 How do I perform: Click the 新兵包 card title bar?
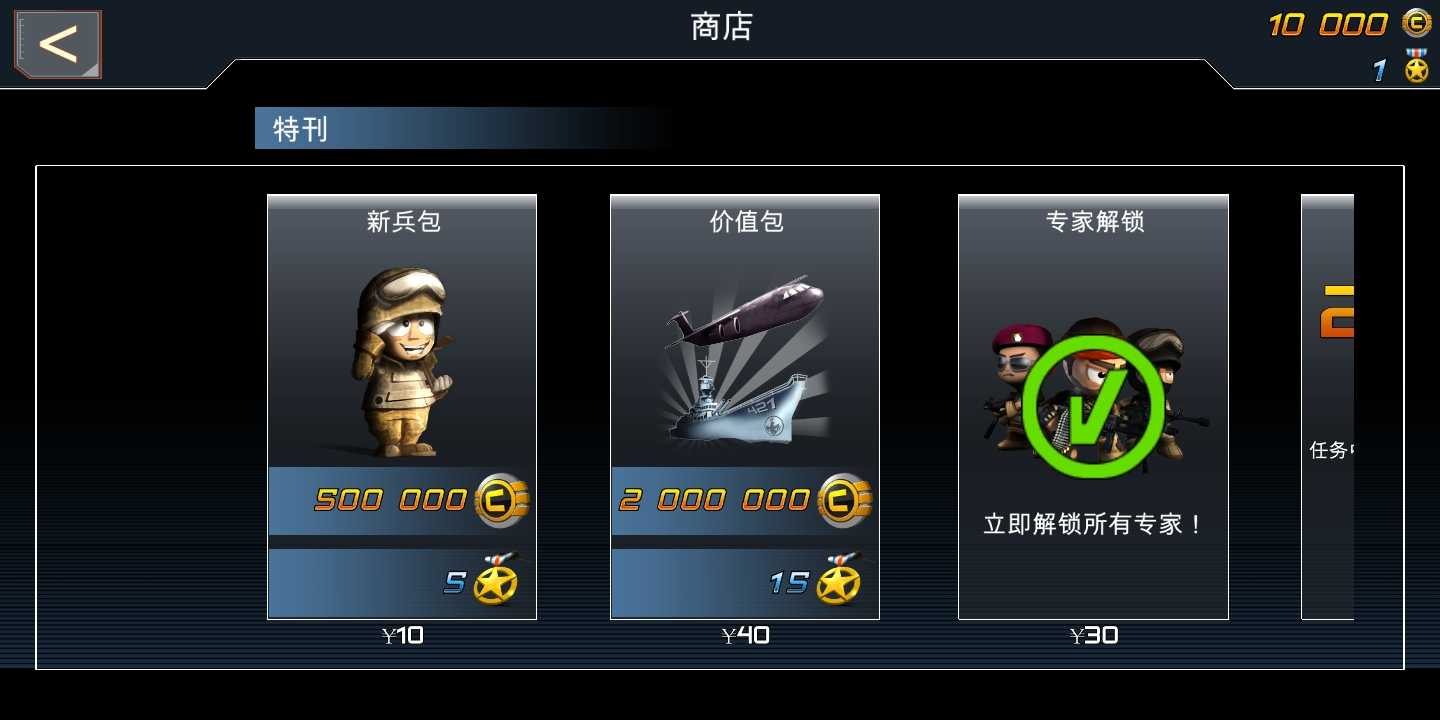pyautogui.click(x=401, y=222)
